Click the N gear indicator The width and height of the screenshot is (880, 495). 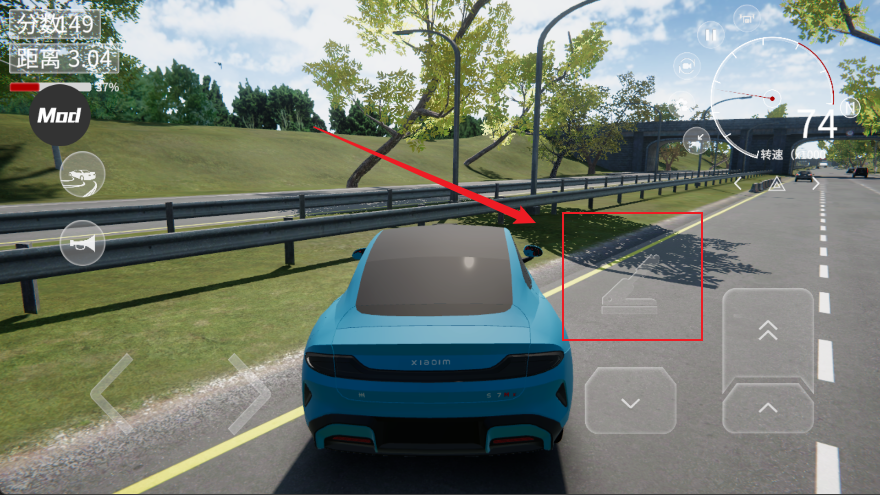tap(850, 106)
